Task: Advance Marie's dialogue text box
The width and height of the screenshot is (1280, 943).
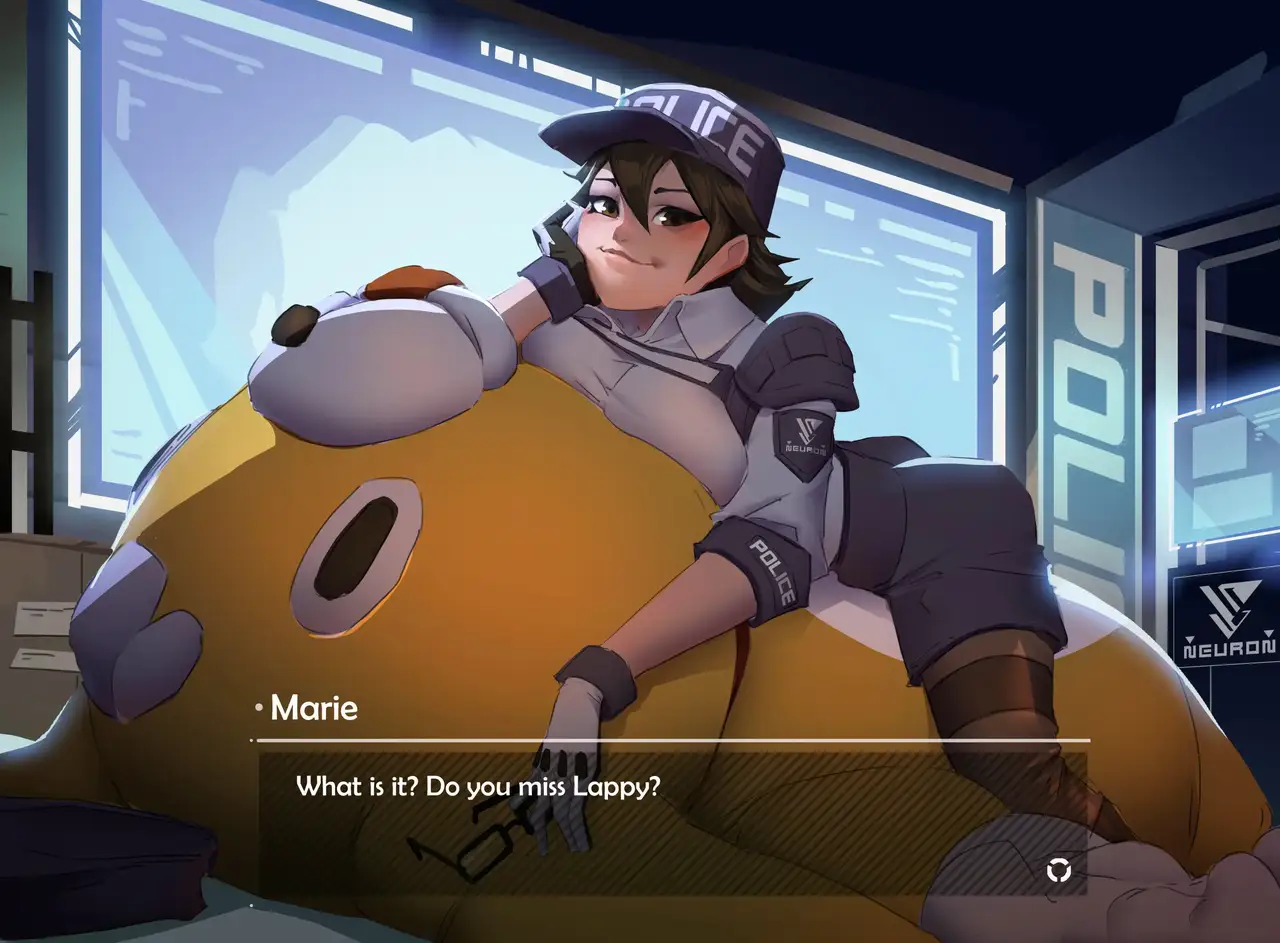Action: [672, 822]
